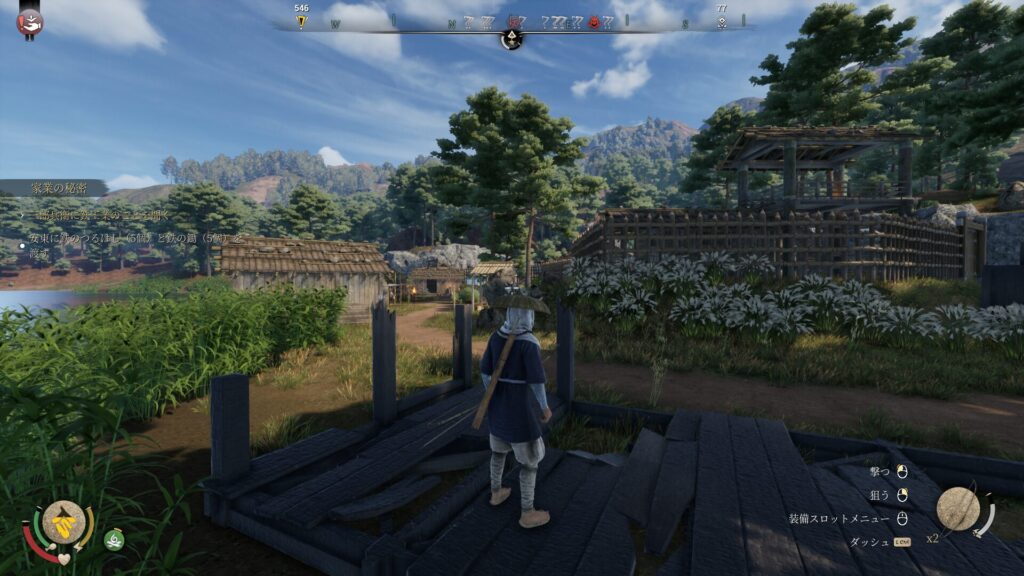Image resolution: width=1024 pixels, height=576 pixels.
Task: Select the white waypoint marker on compass
Action: click(x=721, y=22)
